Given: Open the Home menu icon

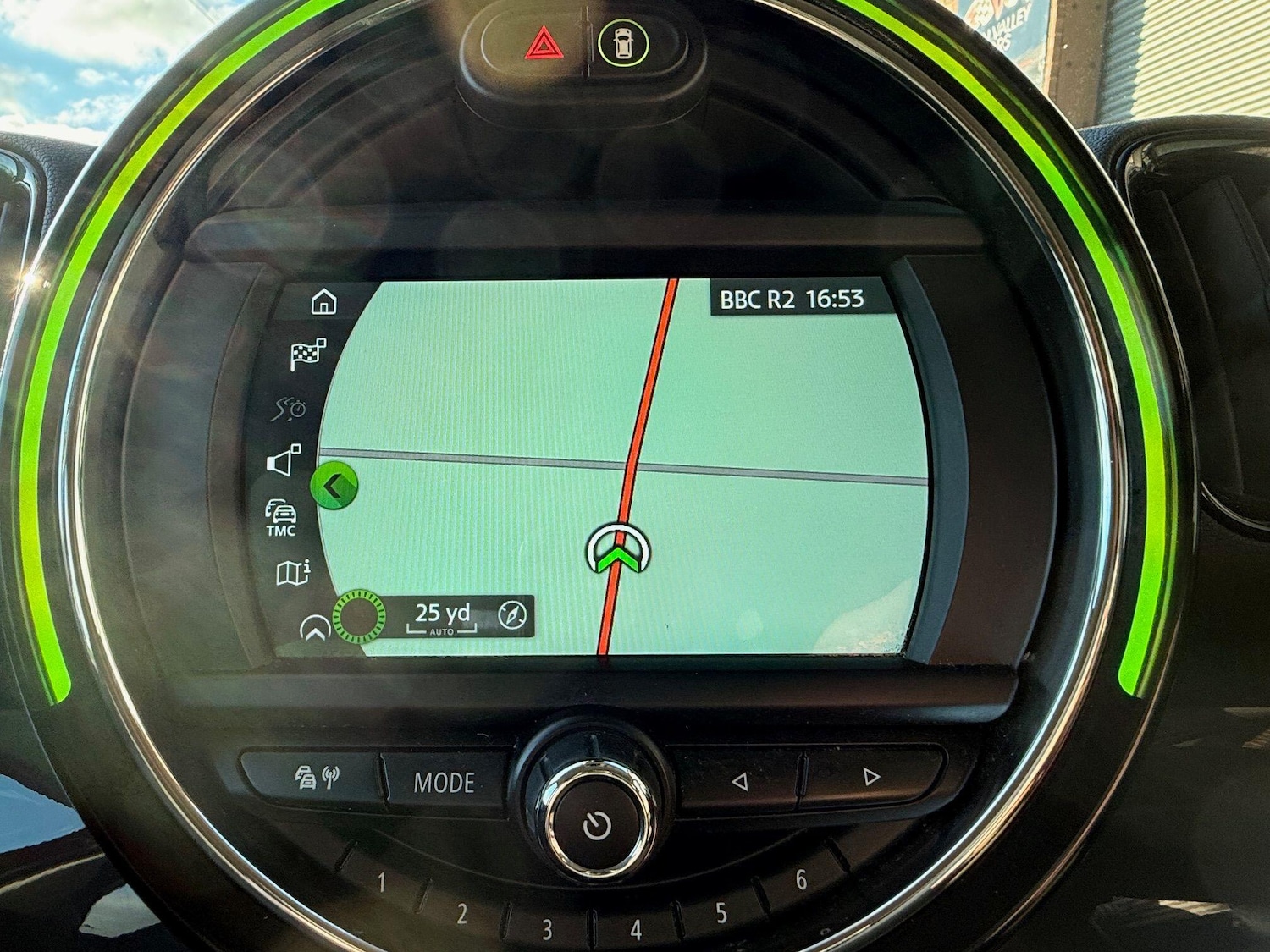Looking at the screenshot, I should 324,300.
